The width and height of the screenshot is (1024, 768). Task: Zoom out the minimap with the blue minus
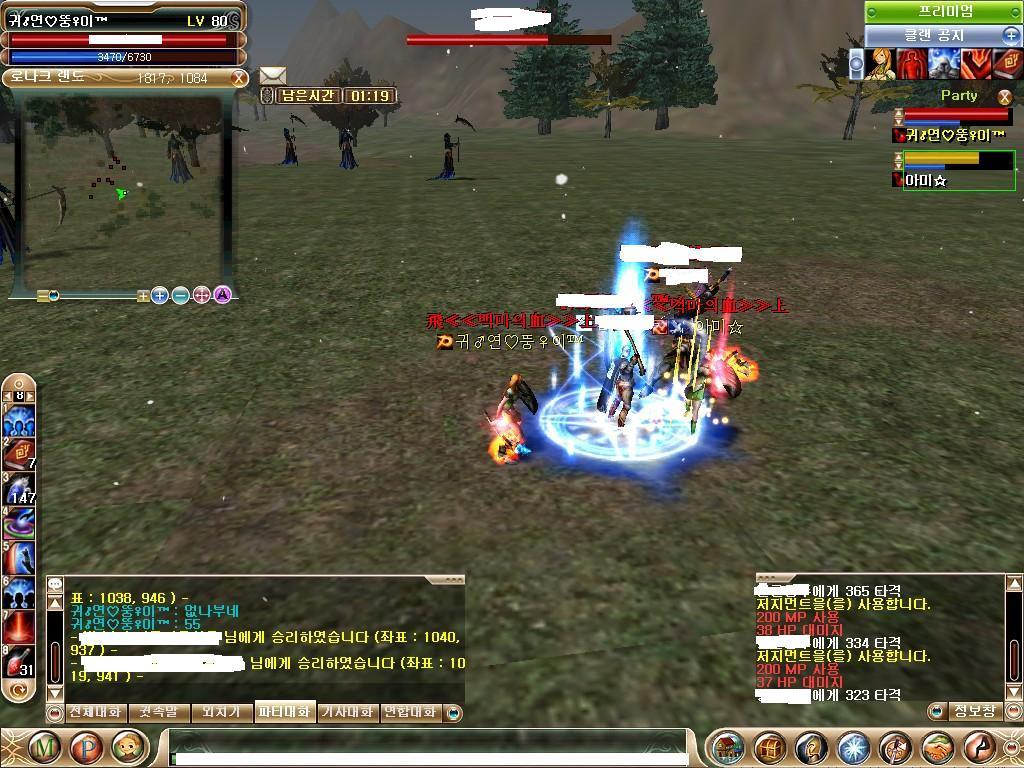click(181, 295)
